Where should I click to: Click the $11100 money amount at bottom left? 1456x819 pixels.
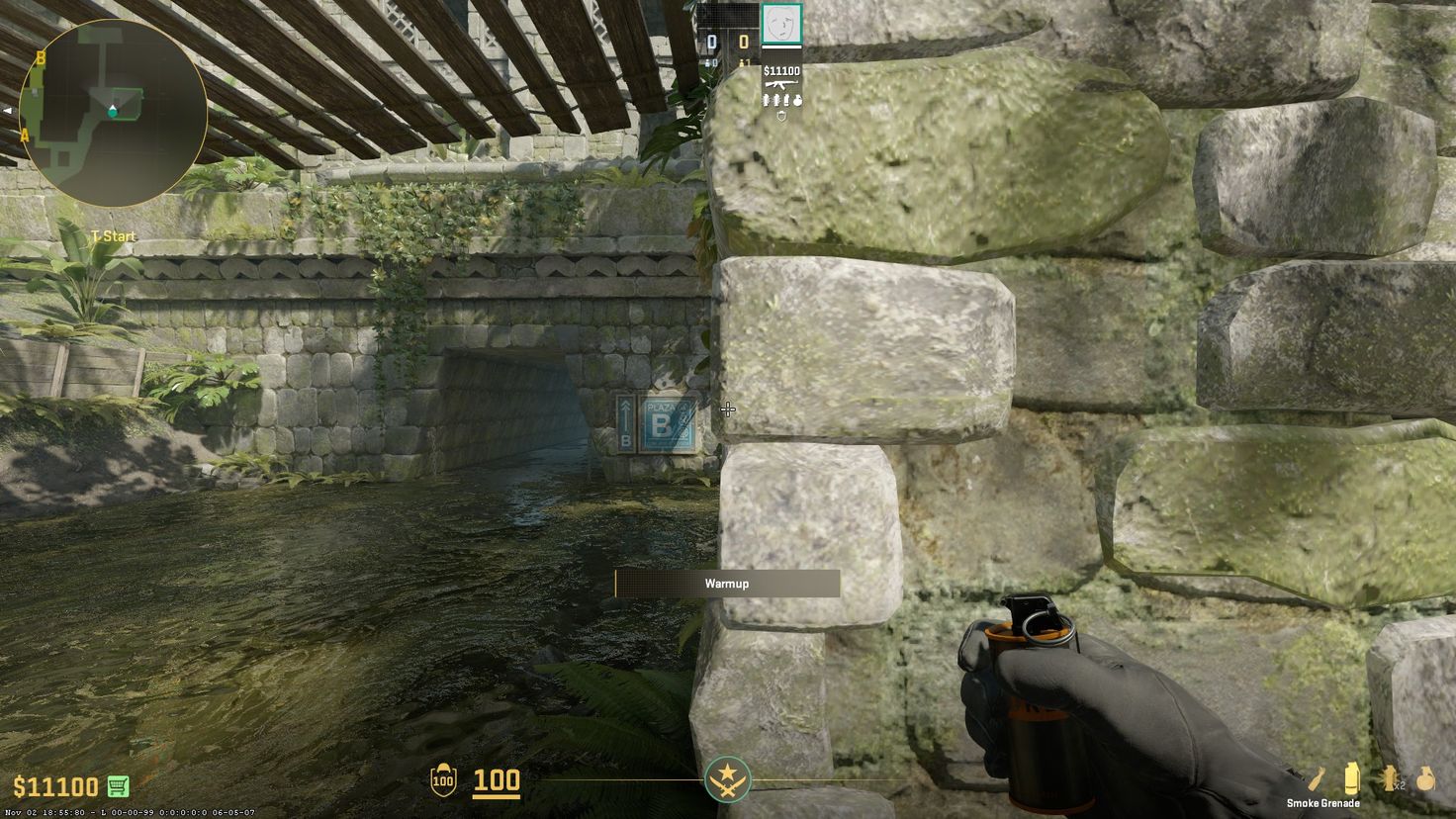57,786
